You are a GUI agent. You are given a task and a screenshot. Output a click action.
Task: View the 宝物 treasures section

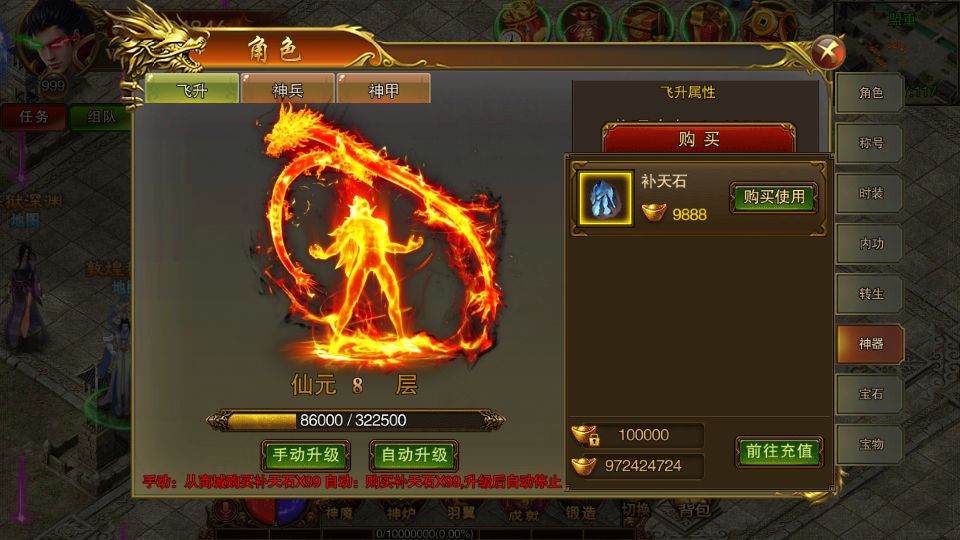click(x=871, y=444)
